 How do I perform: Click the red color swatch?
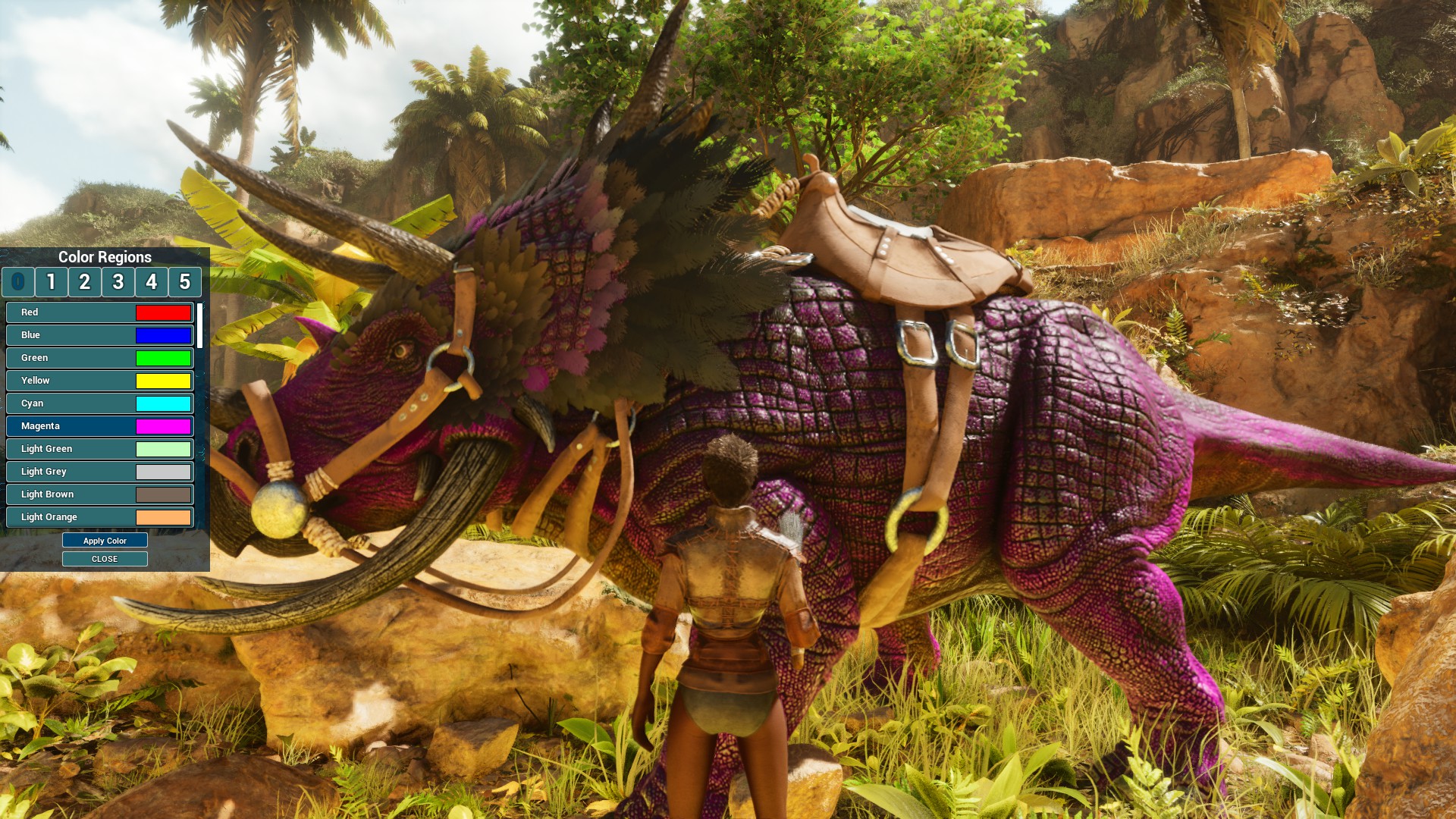coord(162,312)
